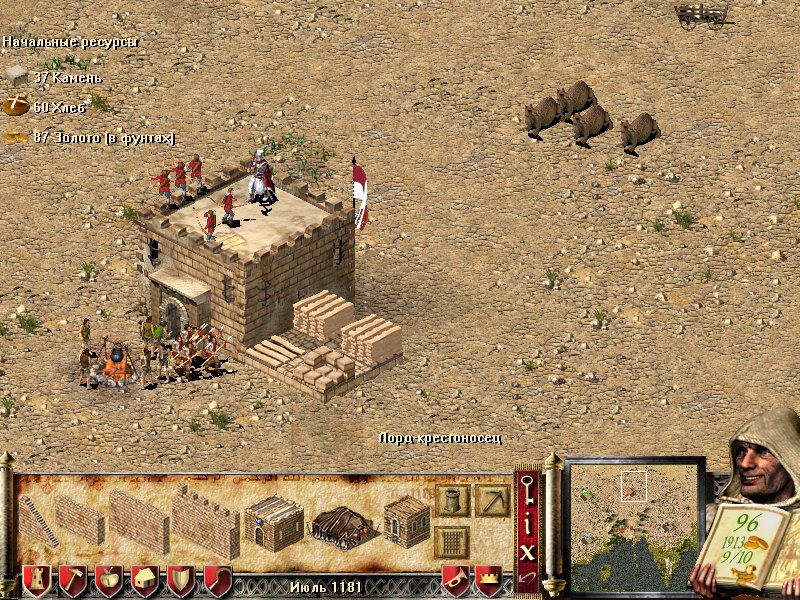Click the crown shield button
The width and height of the screenshot is (800, 600).
pos(488,579)
